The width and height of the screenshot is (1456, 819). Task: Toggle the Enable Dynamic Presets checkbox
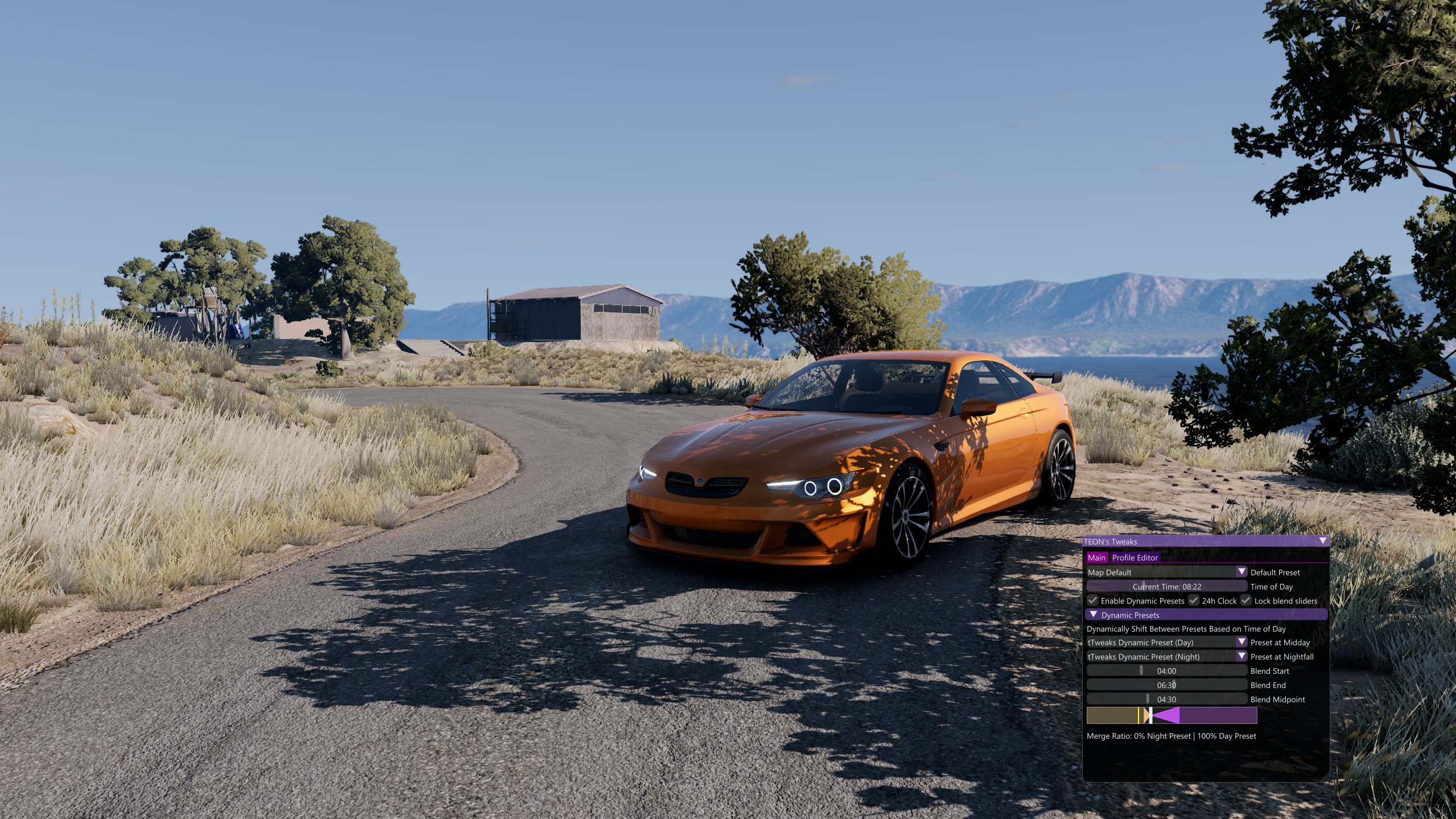point(1093,600)
